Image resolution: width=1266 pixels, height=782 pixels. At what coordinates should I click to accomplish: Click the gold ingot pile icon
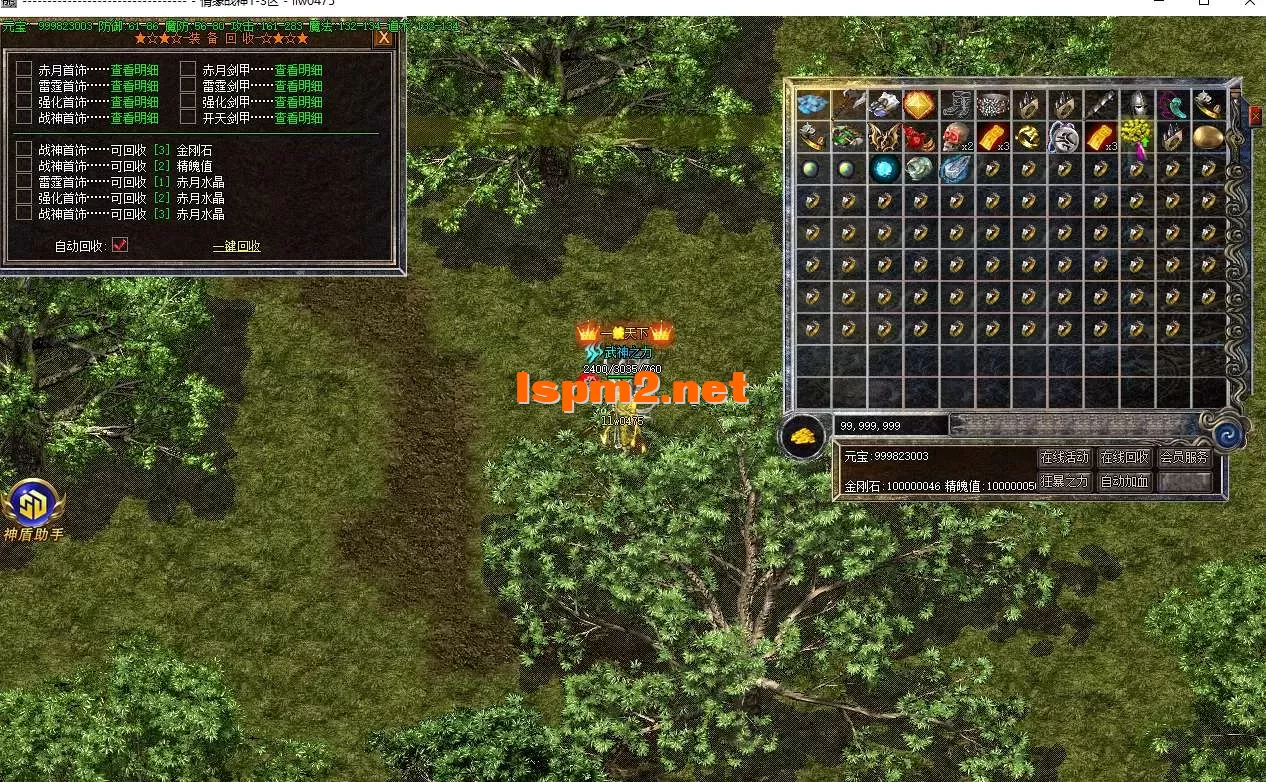803,436
